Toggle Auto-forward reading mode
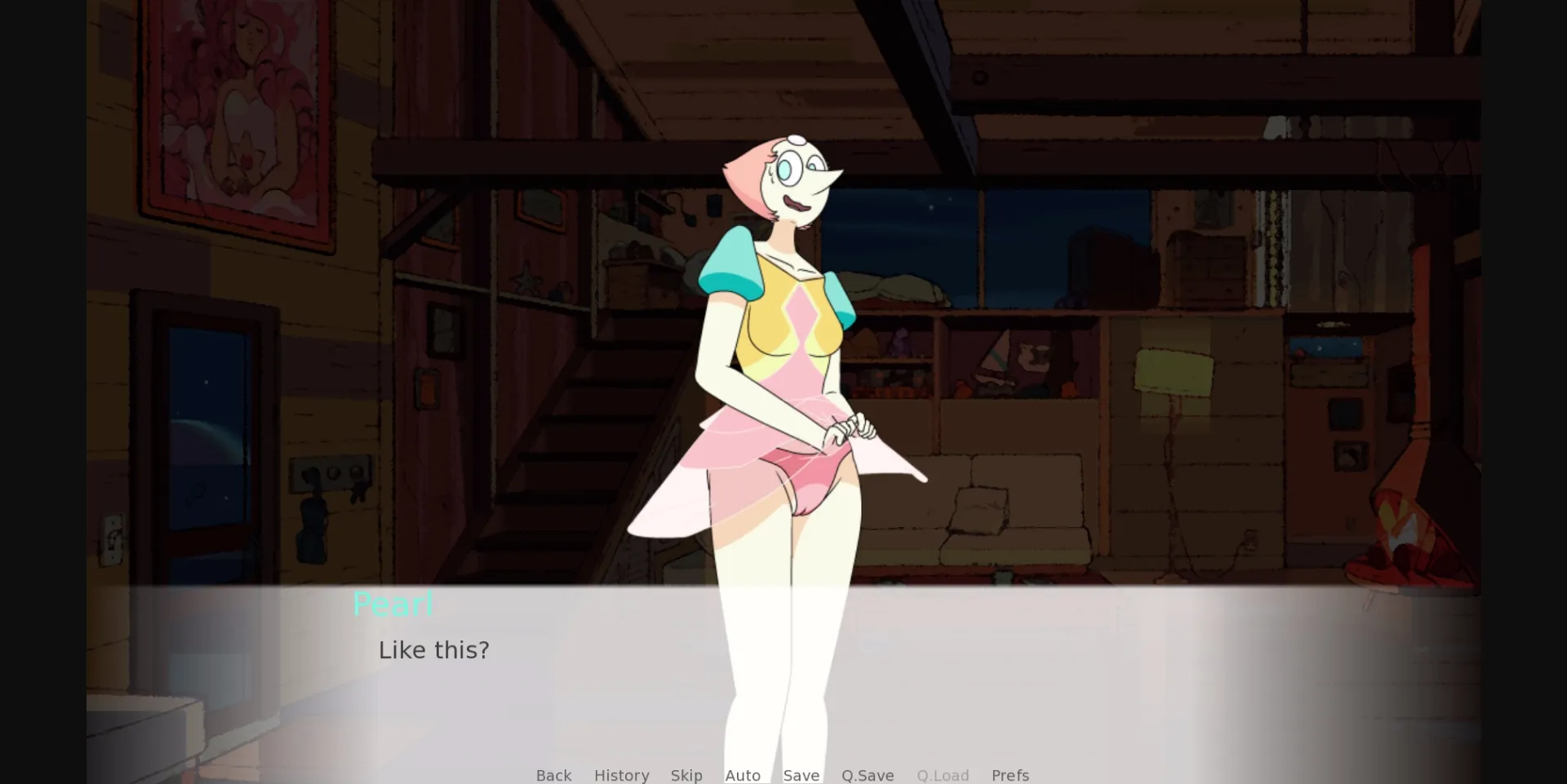Screen dimensions: 1567x784 [743, 775]
